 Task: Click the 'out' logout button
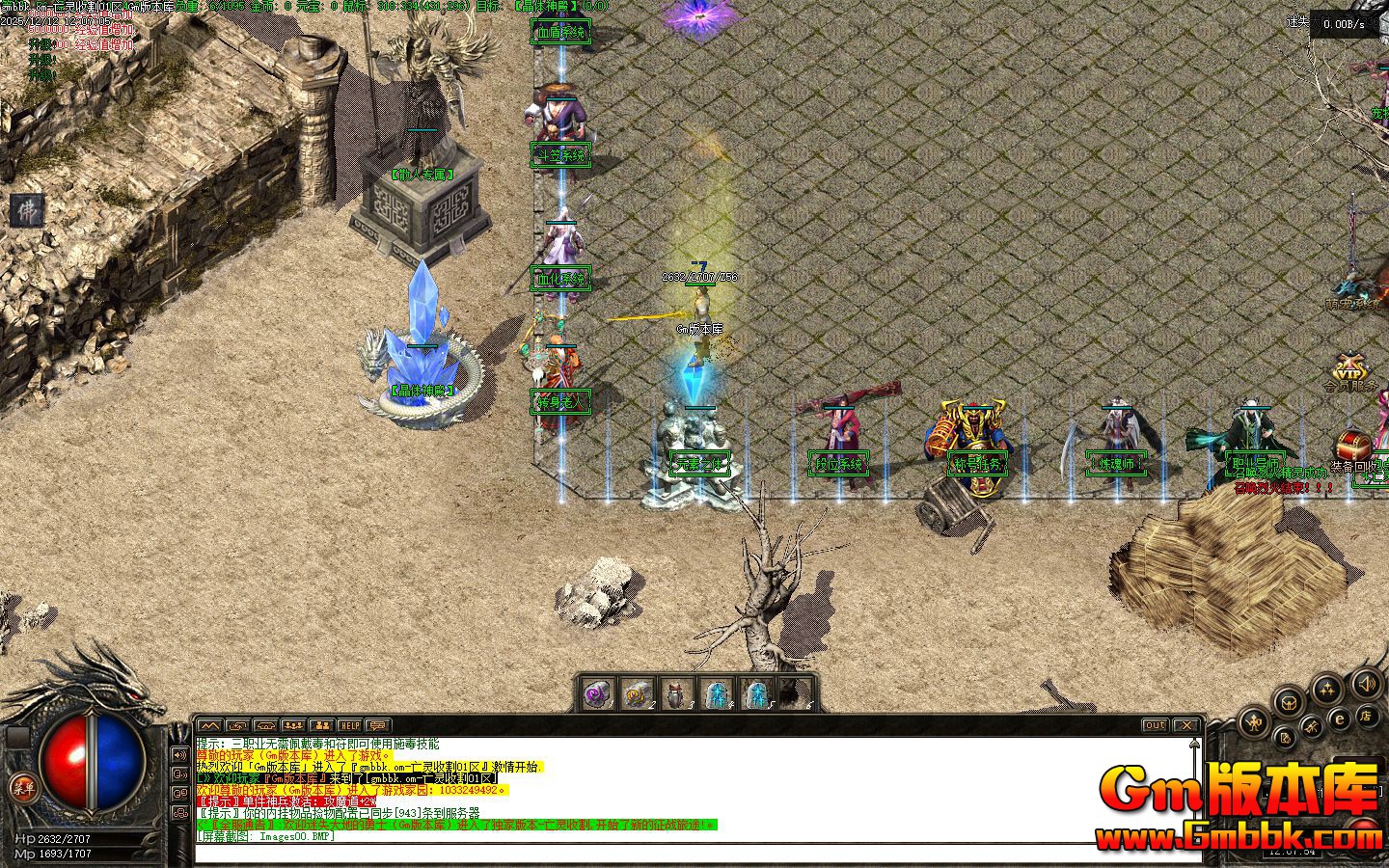[x=1155, y=725]
